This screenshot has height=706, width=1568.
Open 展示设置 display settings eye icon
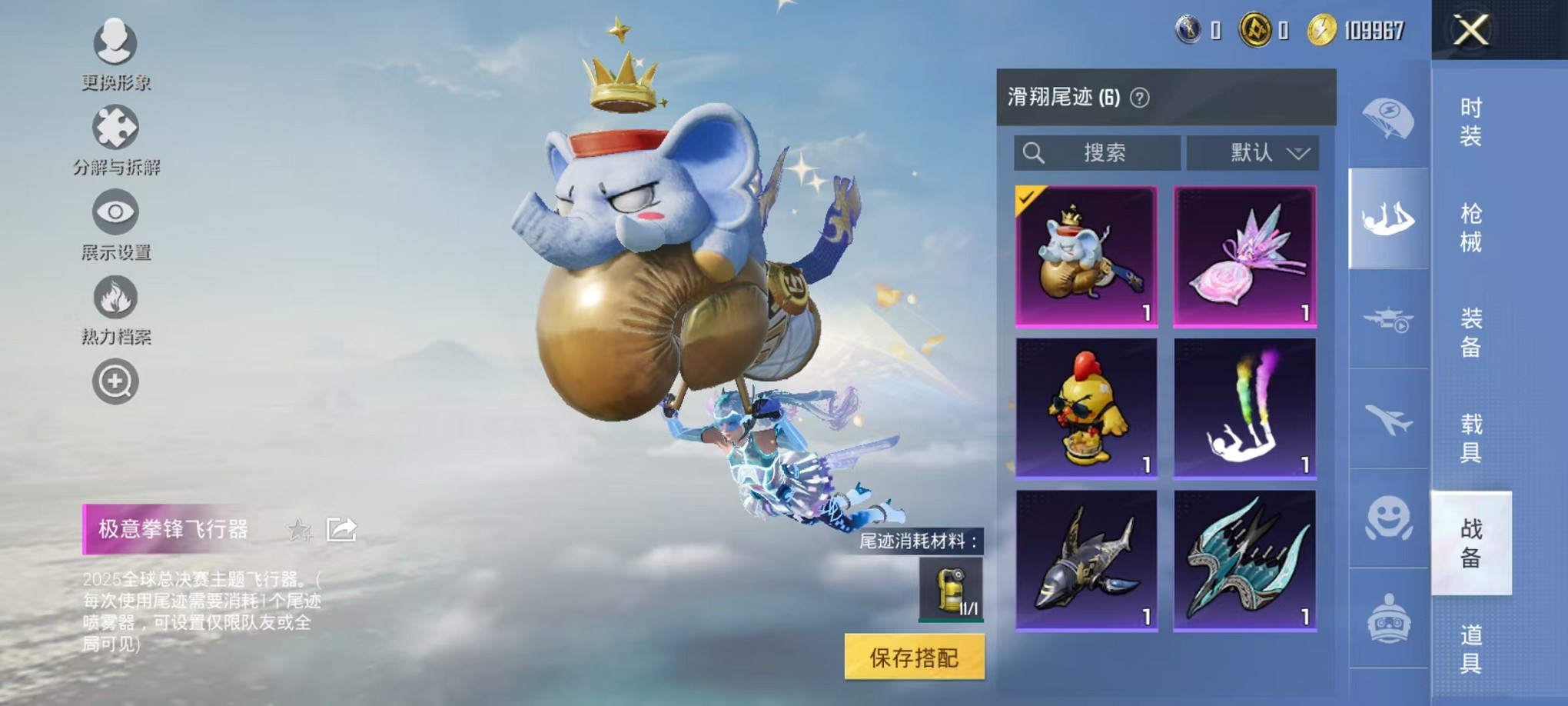click(114, 214)
